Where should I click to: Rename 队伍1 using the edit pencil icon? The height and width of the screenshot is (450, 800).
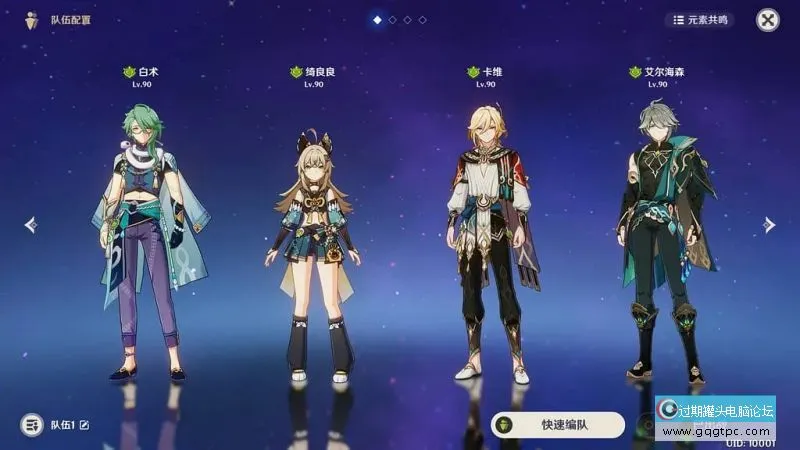[x=84, y=425]
